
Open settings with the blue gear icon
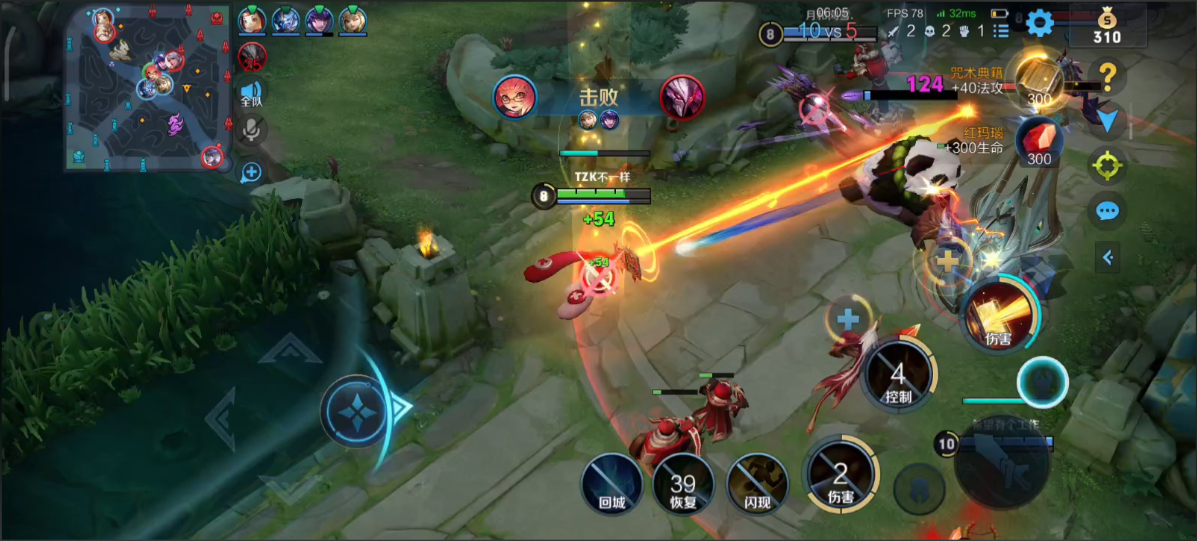point(1039,22)
